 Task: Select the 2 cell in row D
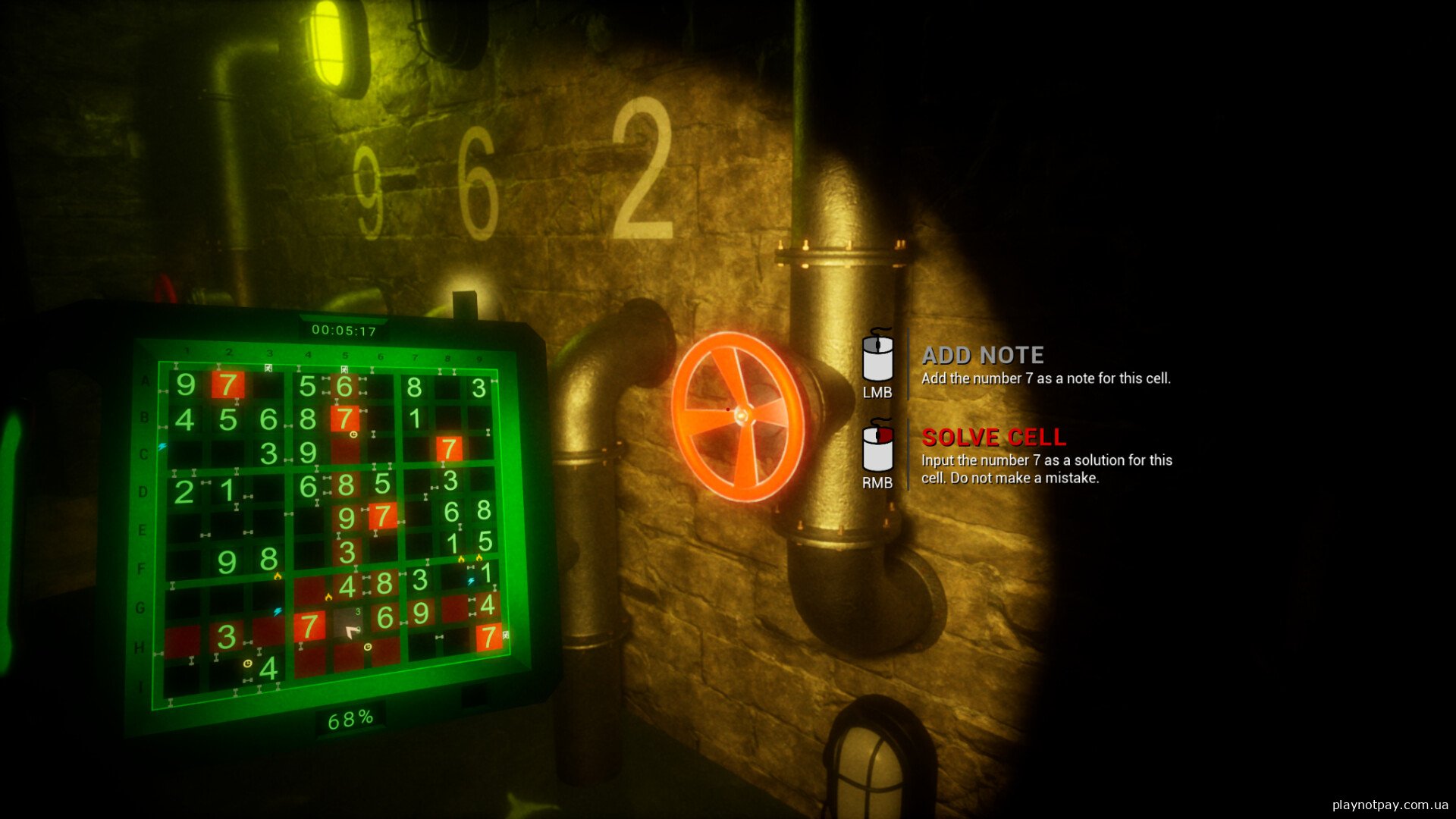[184, 492]
